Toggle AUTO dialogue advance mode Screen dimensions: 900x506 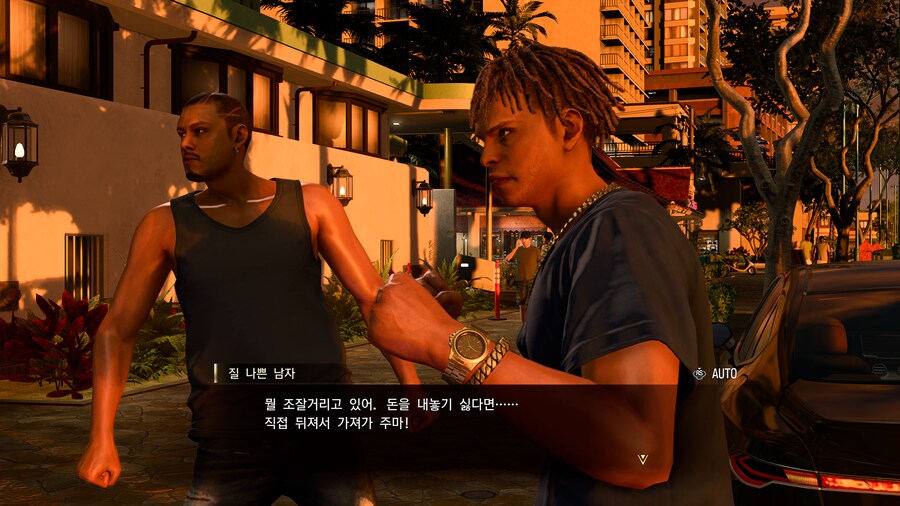pyautogui.click(x=716, y=374)
